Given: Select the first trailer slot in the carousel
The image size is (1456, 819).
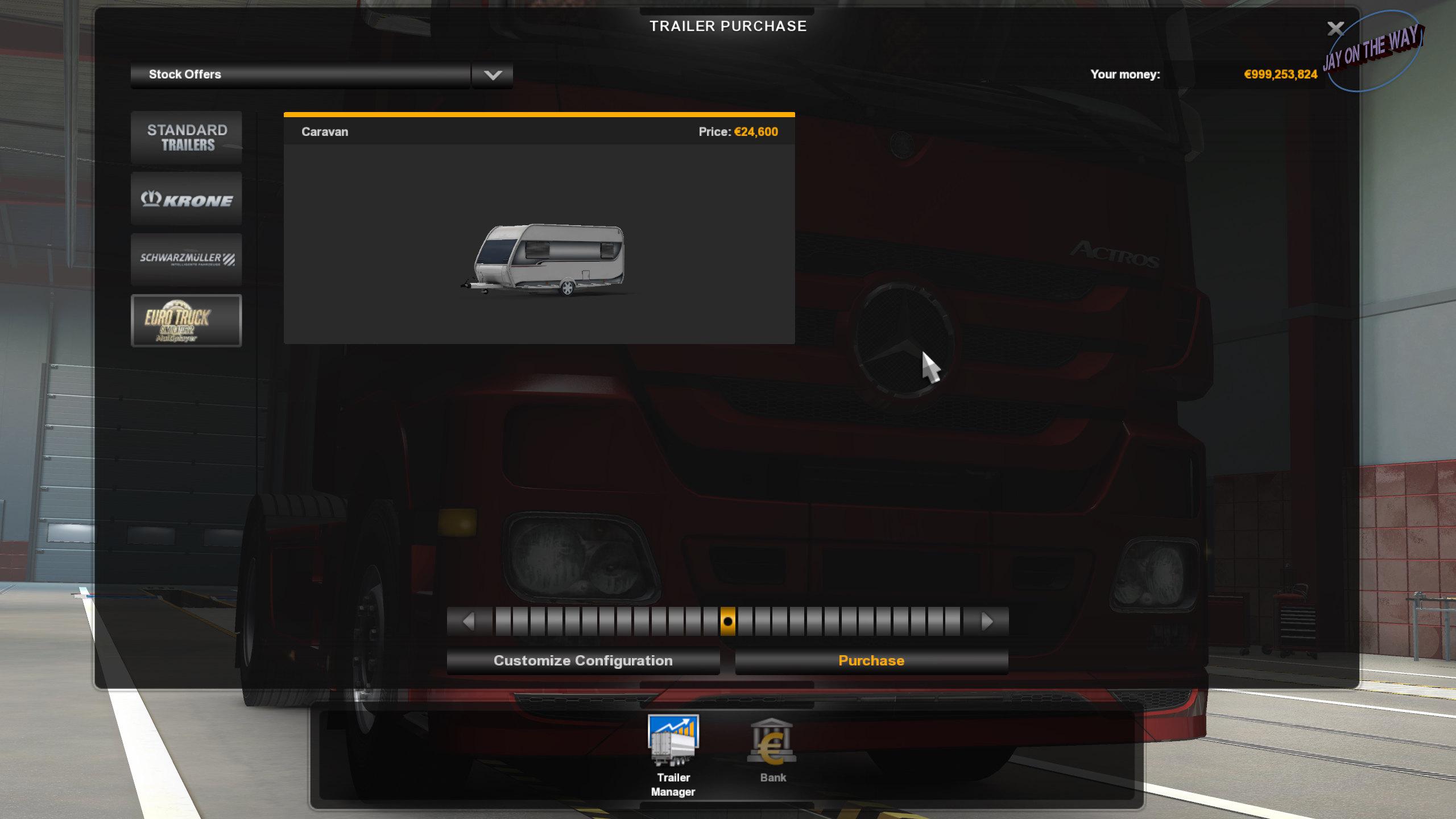Looking at the screenshot, I should pos(504,621).
